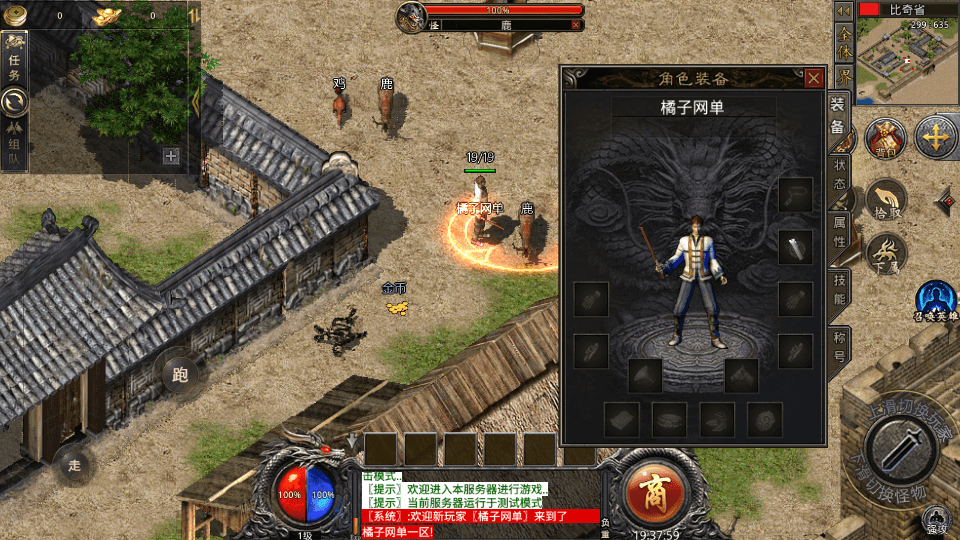This screenshot has height=540, width=960.
Task: Click the circular refresh arrows button
Action: coord(15,102)
